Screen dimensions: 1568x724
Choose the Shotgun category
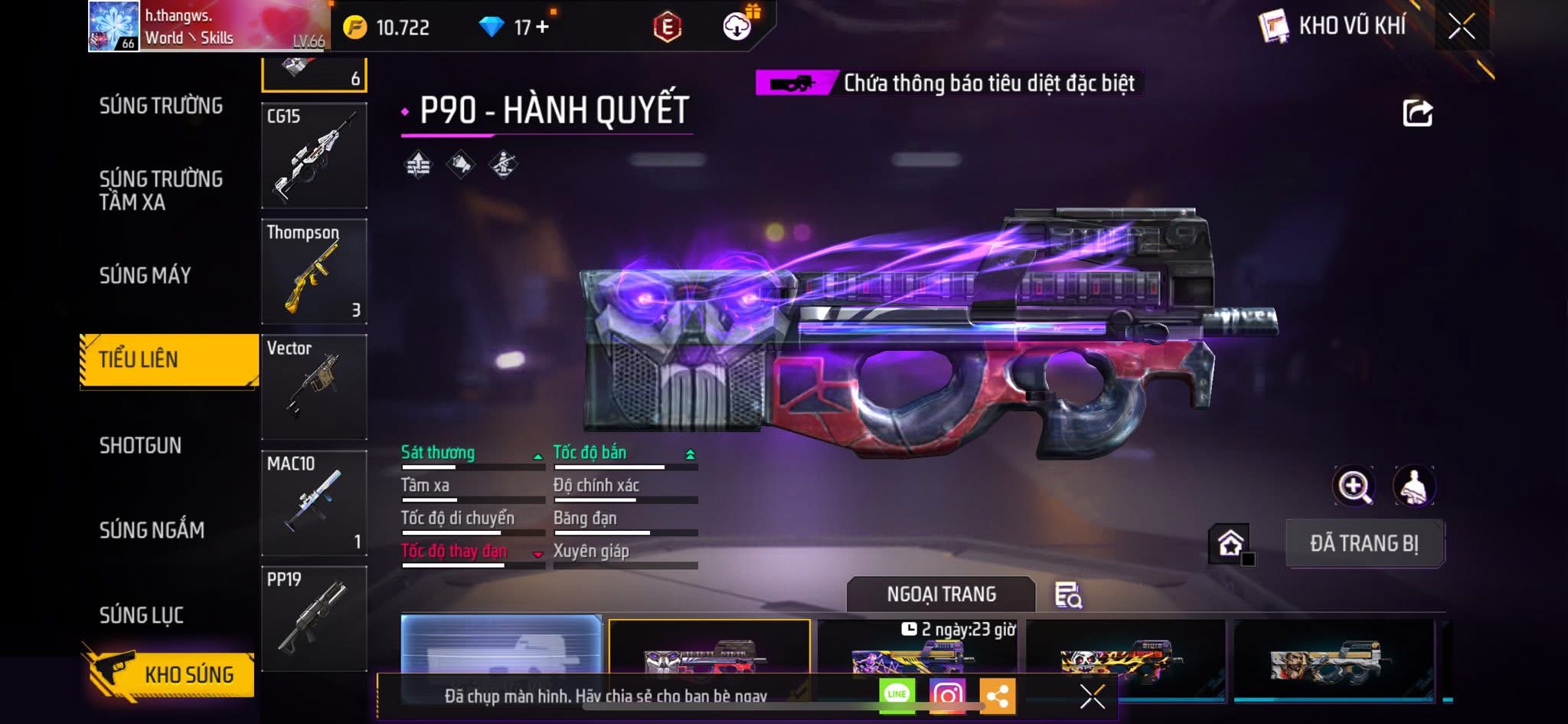tap(141, 445)
